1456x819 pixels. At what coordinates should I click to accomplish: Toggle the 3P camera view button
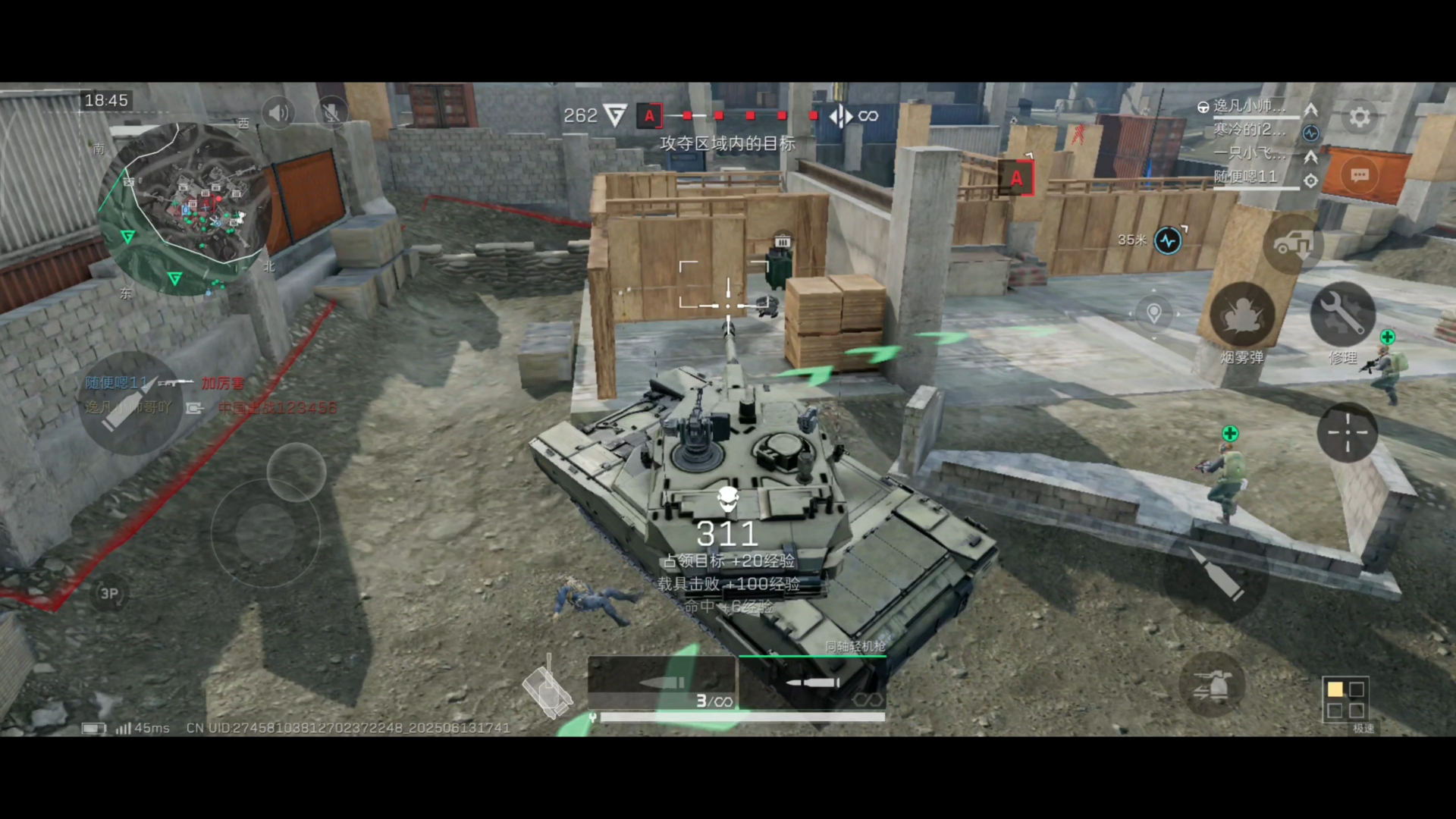tap(109, 594)
